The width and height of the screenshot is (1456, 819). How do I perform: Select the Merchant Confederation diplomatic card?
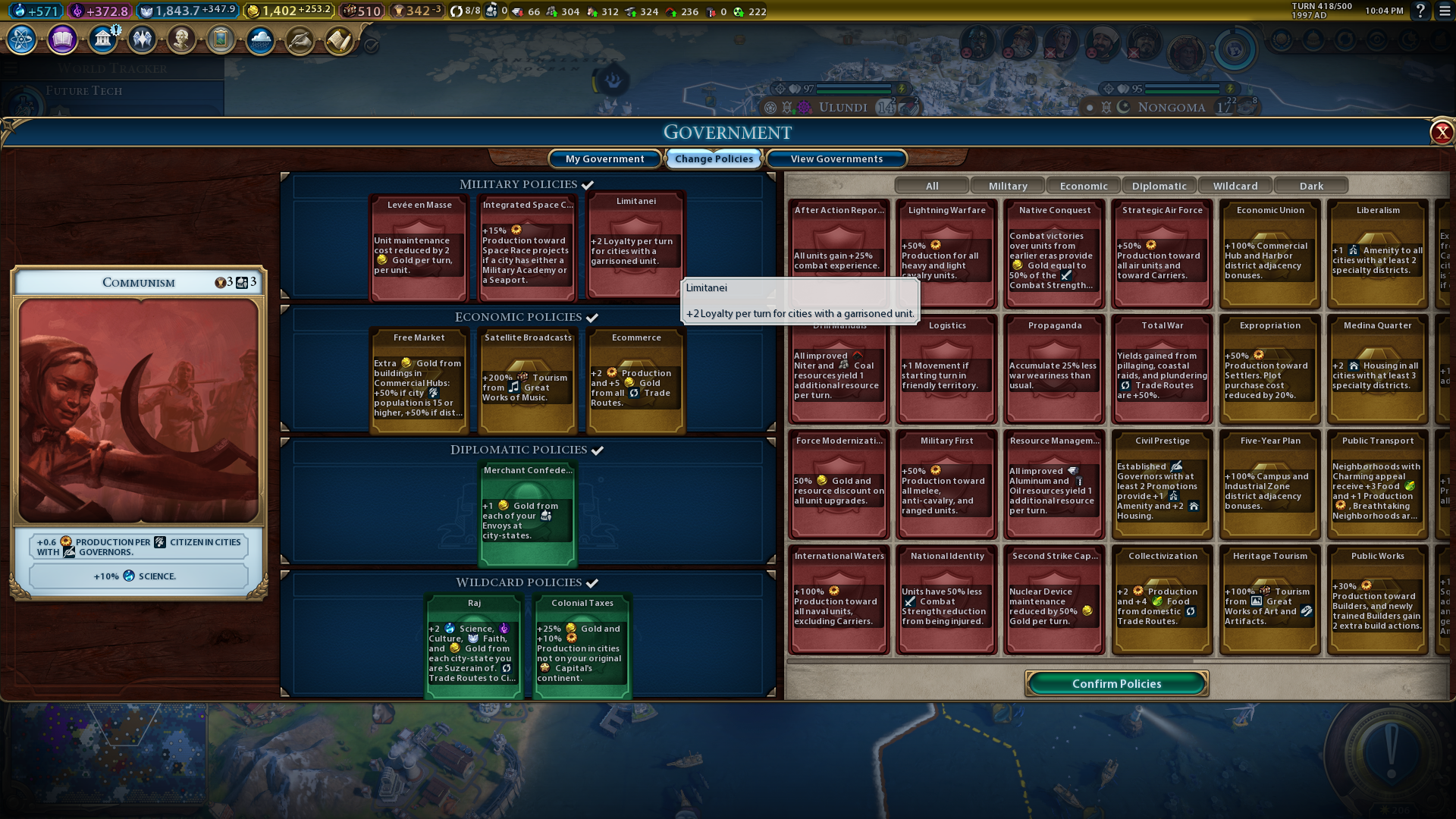click(528, 513)
